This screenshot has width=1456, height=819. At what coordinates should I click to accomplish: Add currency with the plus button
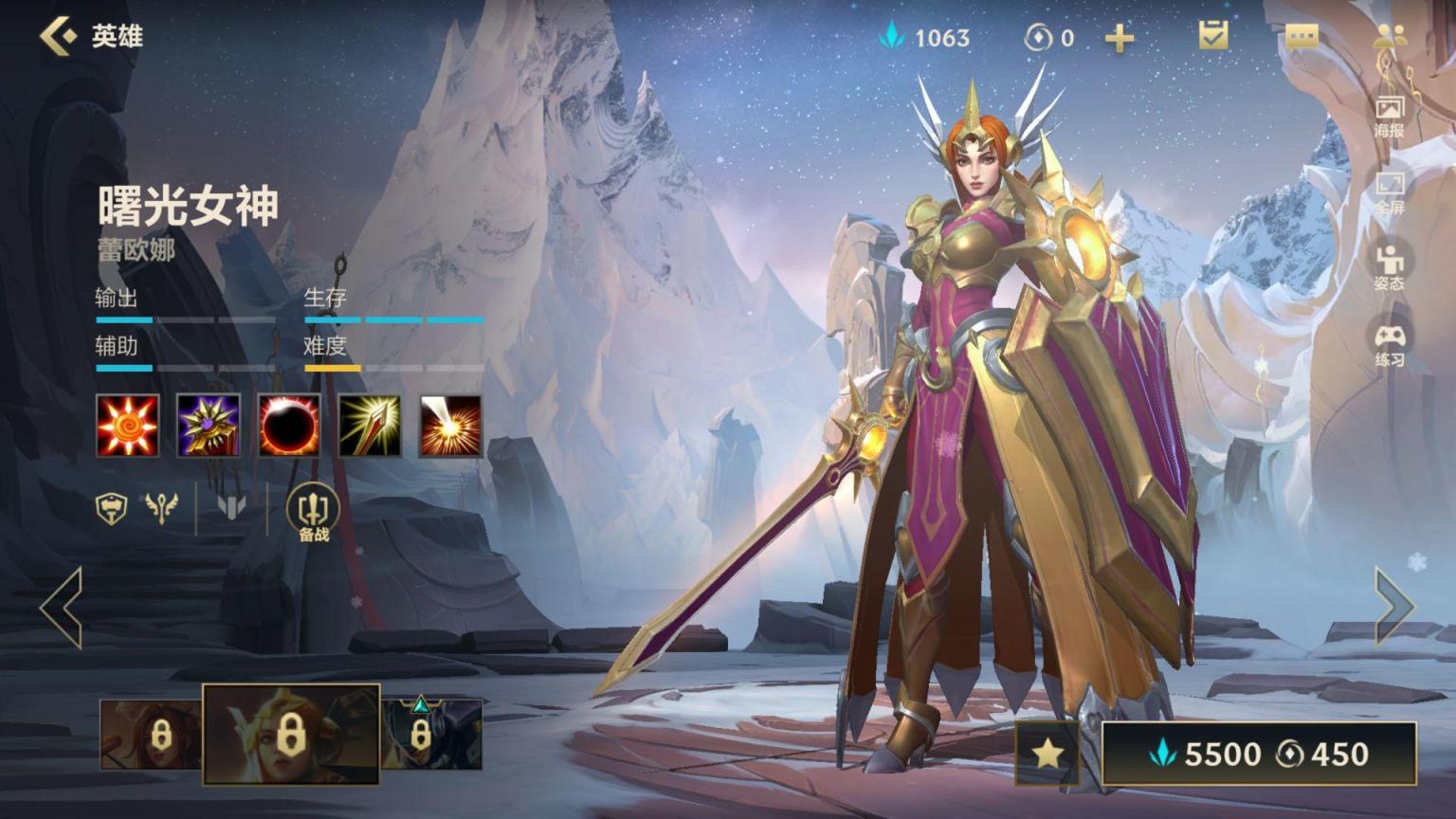(1119, 38)
